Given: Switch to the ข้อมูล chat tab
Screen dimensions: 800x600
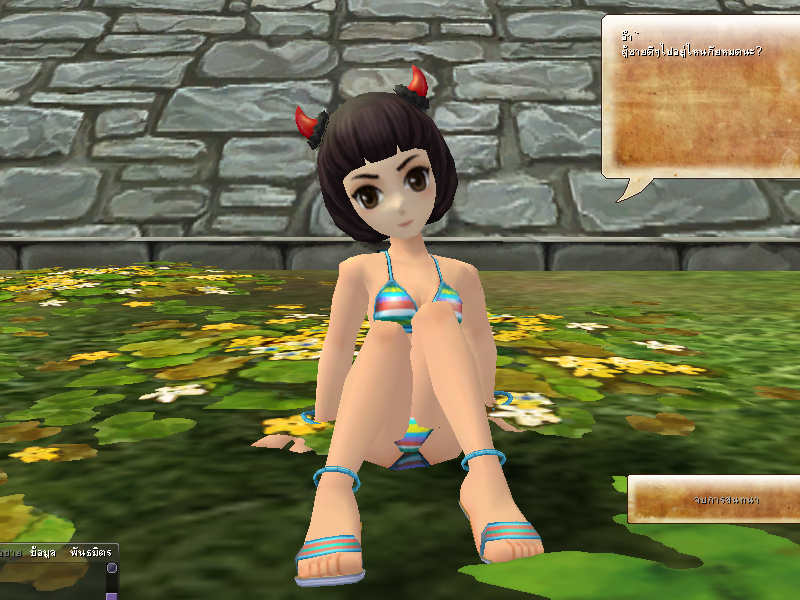Looking at the screenshot, I should click(x=43, y=552).
